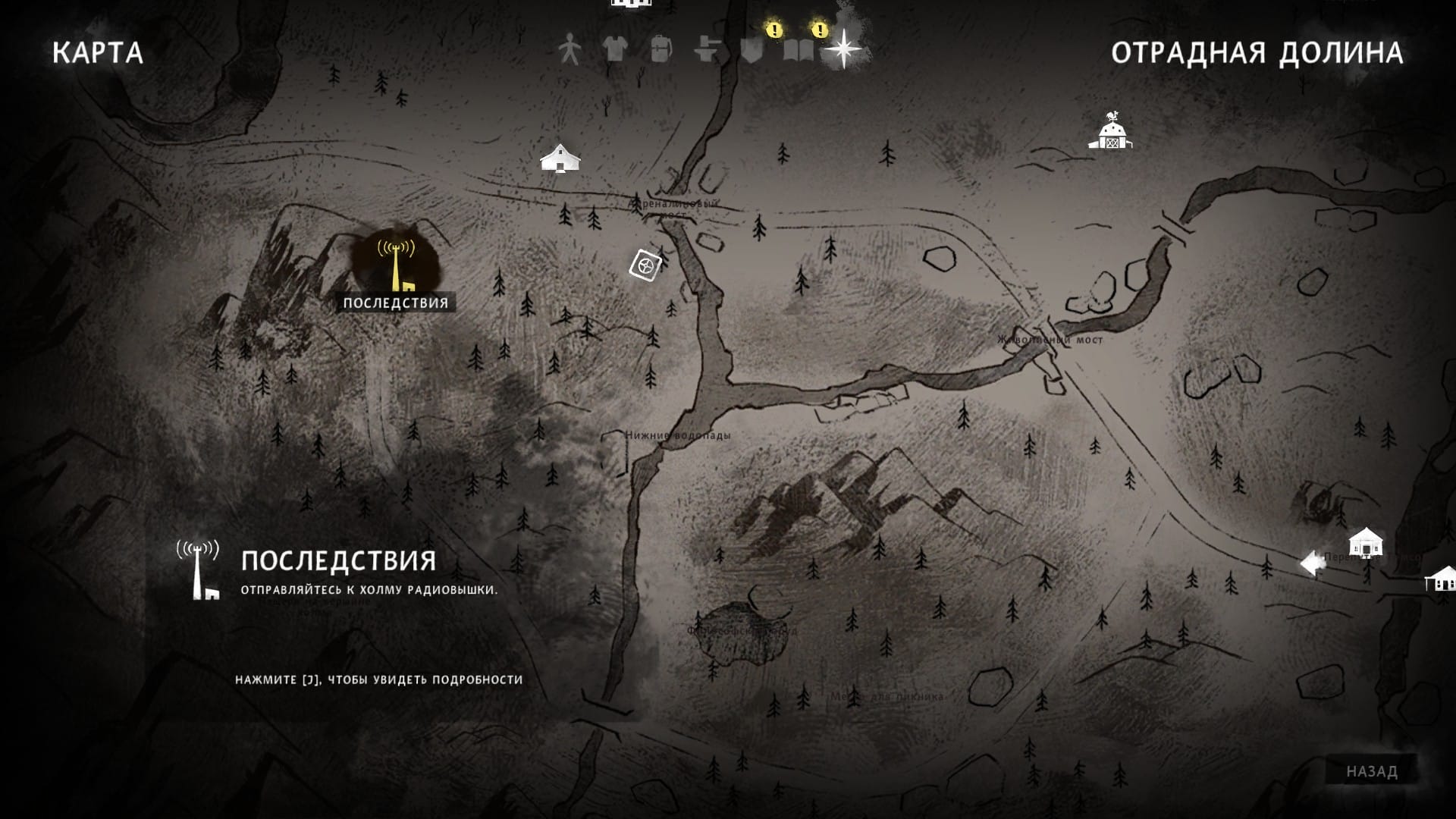Open the journal book tab

coord(798,50)
